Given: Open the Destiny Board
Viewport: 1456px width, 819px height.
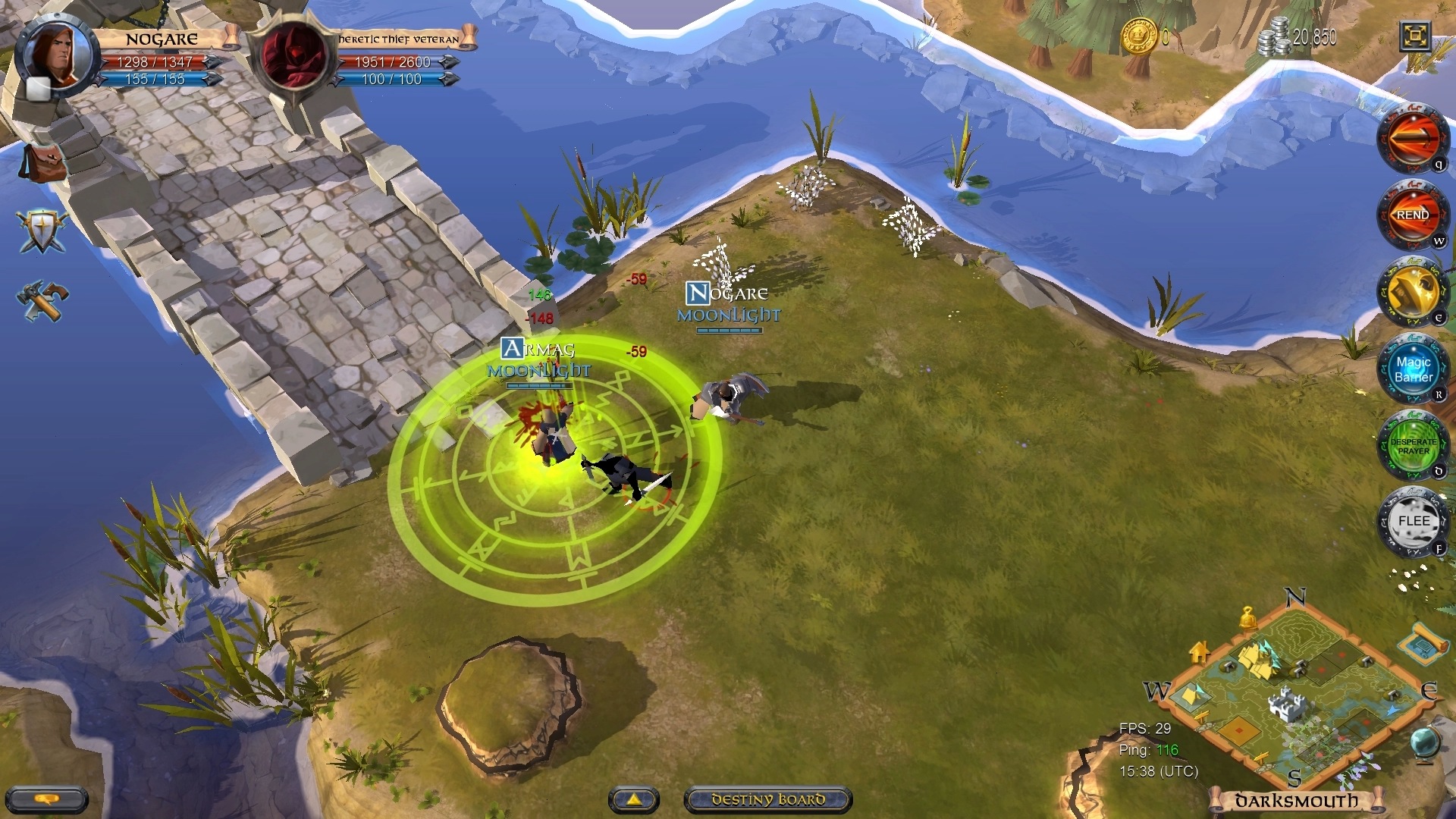Looking at the screenshot, I should click(x=767, y=799).
